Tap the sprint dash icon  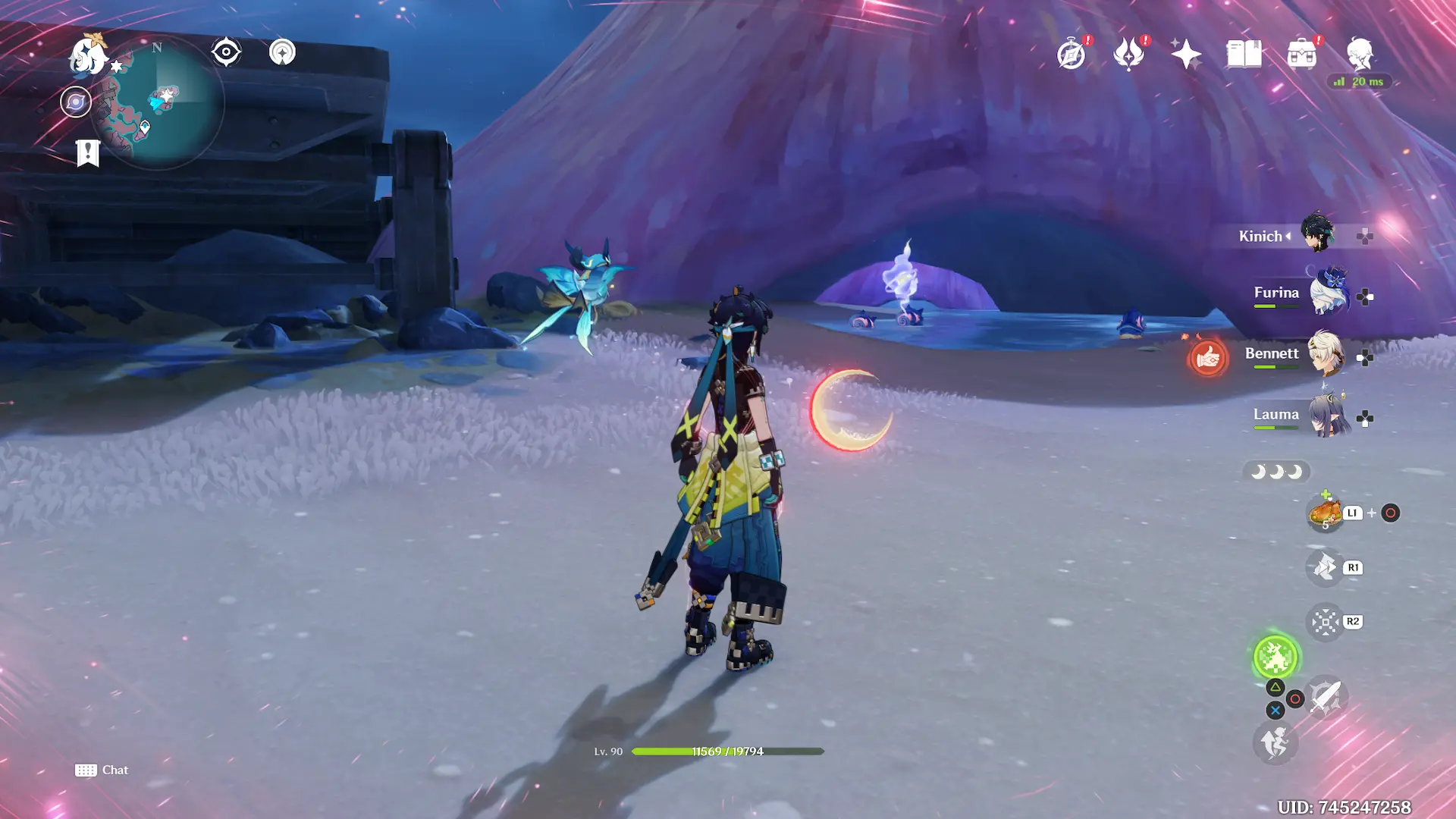pos(1275,742)
